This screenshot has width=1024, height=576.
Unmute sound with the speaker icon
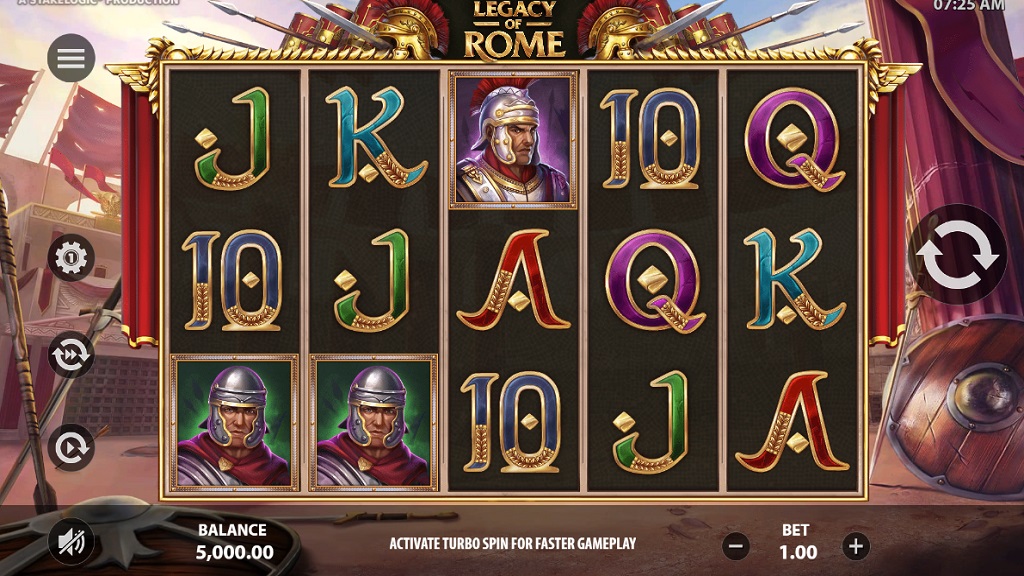[71, 542]
